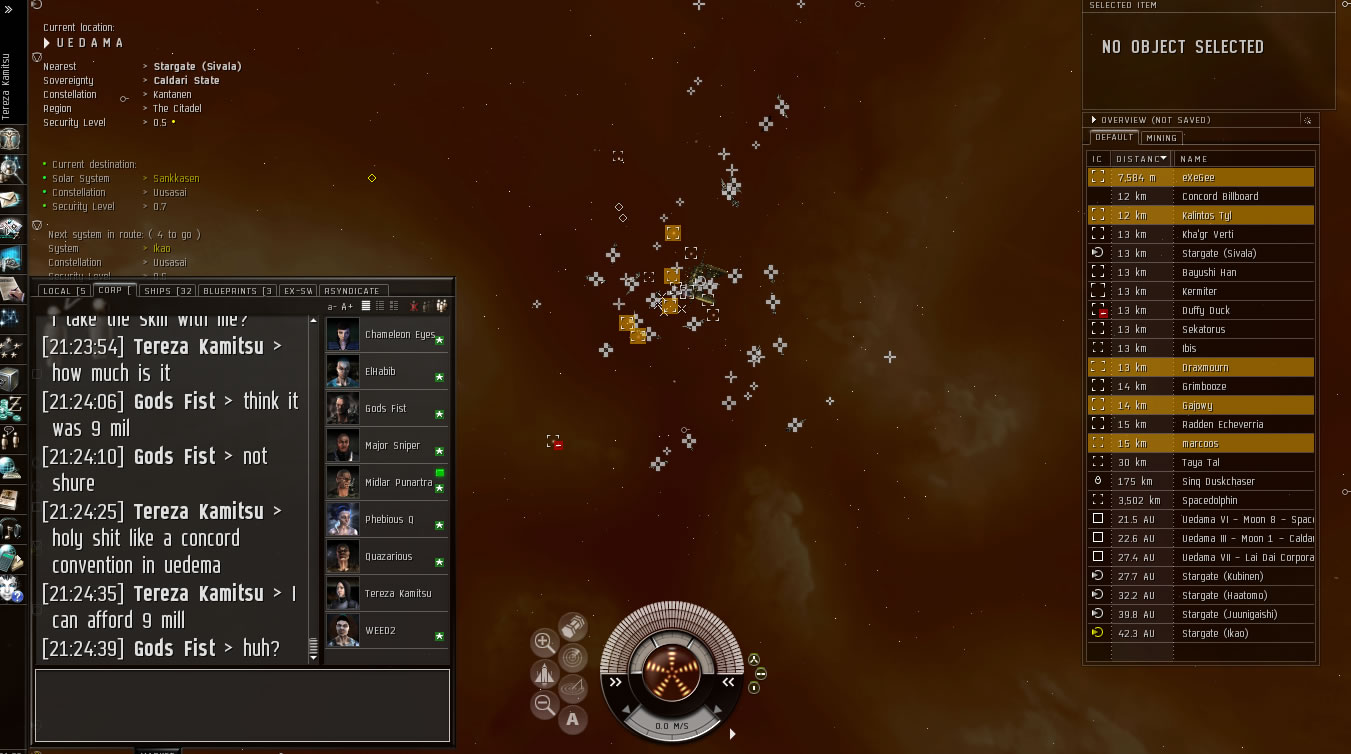Select Concord Billboard in the overview list

click(1219, 196)
